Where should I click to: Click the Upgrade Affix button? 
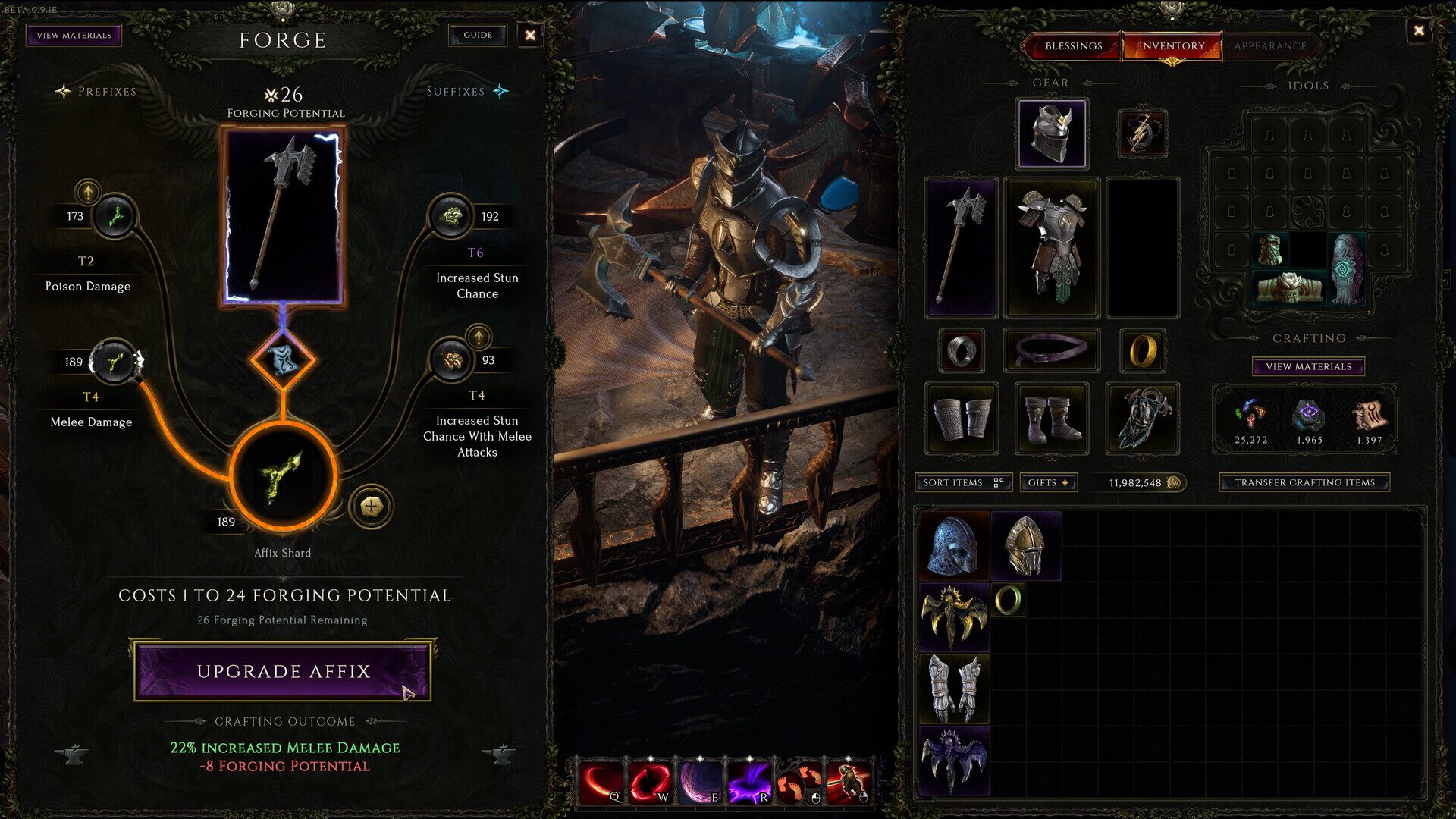pyautogui.click(x=283, y=671)
